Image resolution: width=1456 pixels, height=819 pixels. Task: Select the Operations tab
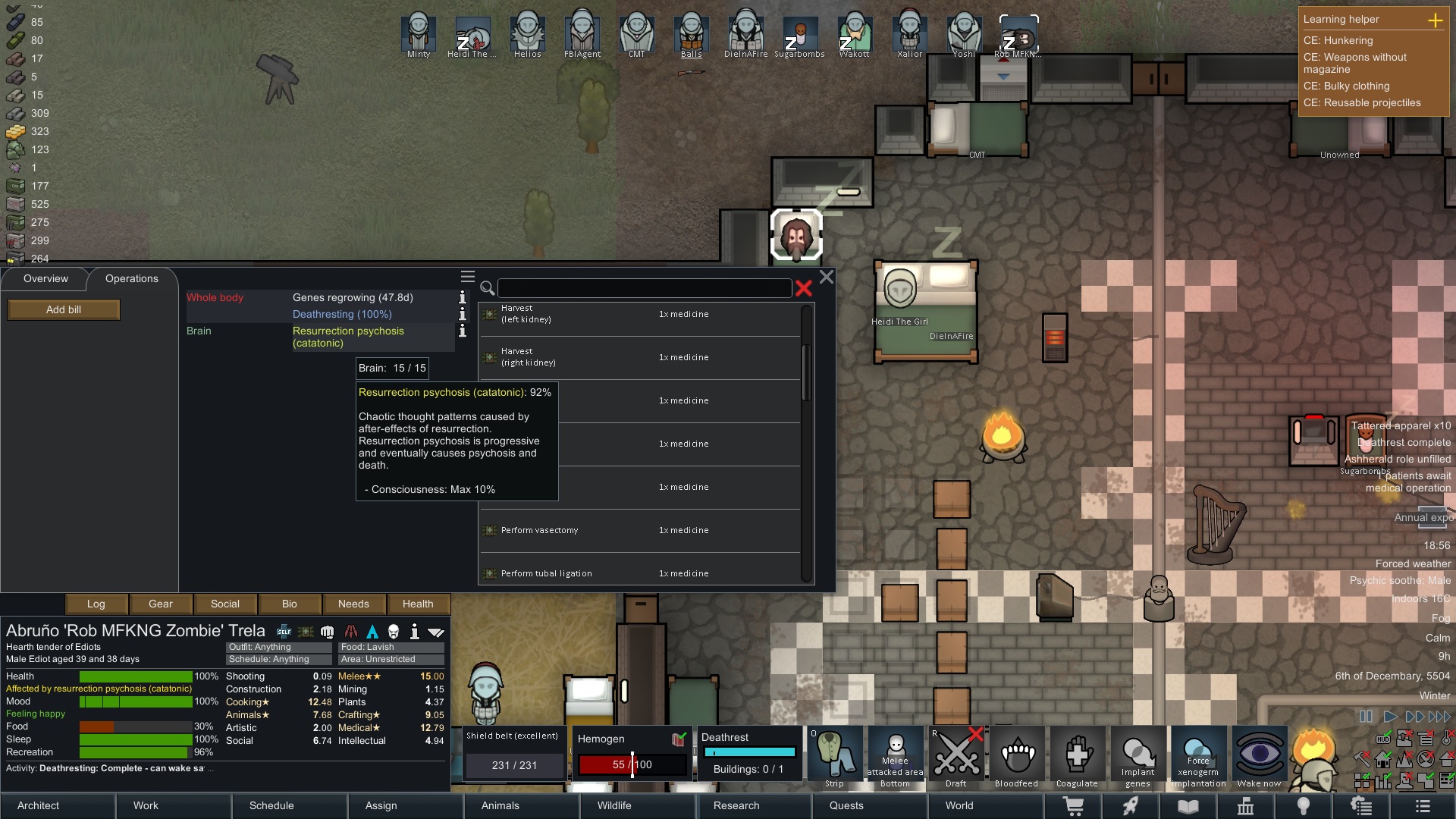click(x=131, y=278)
